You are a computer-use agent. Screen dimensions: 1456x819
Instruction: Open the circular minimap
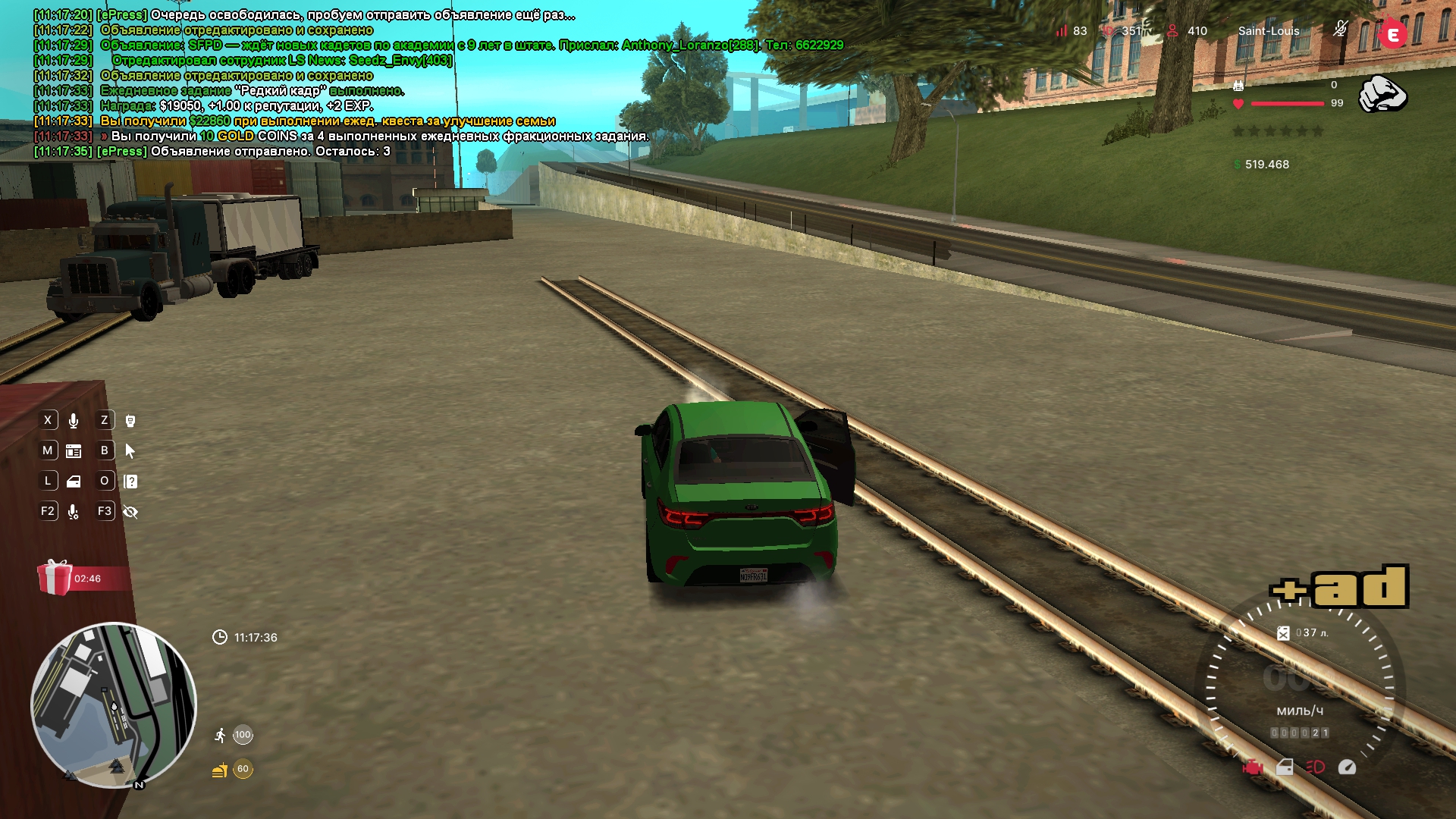(x=114, y=705)
